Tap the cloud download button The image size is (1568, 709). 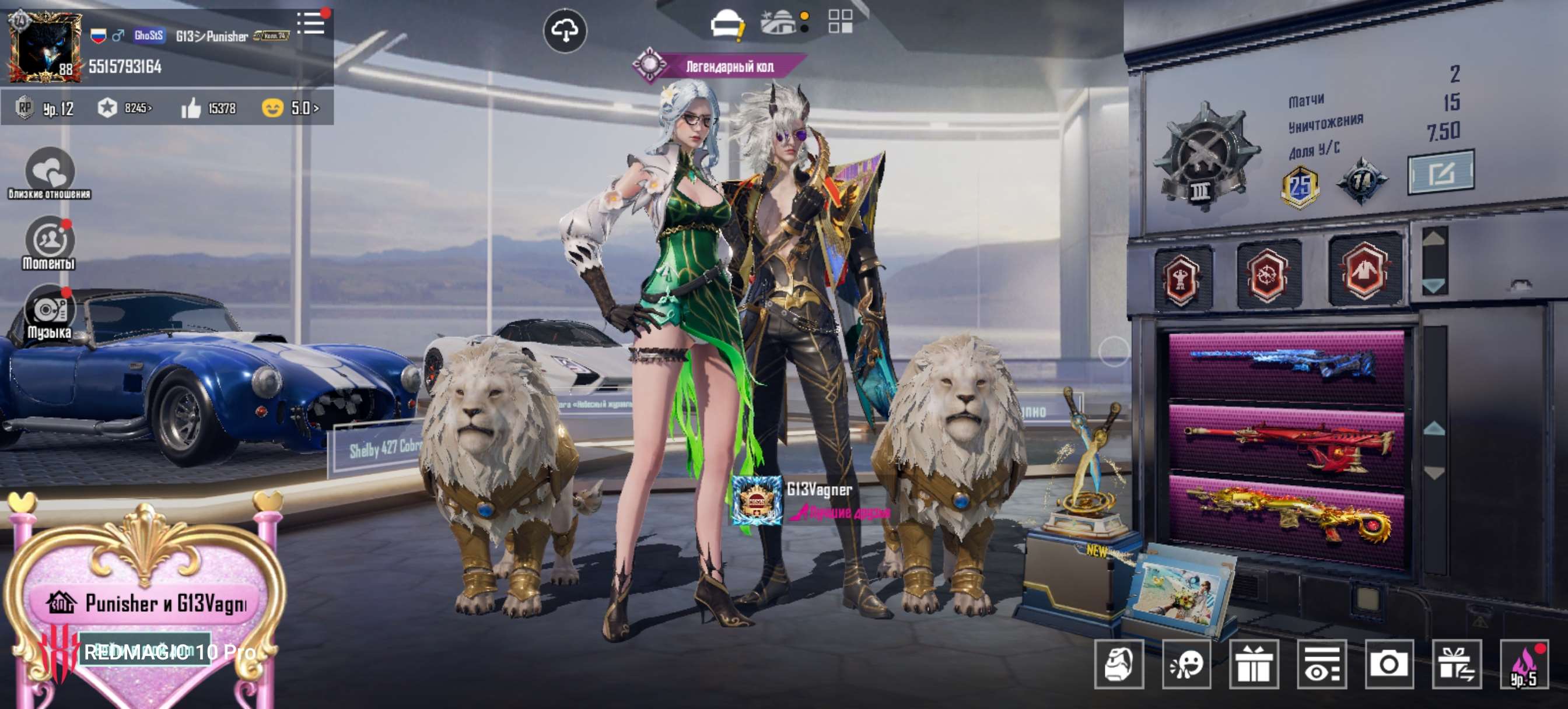pos(564,30)
